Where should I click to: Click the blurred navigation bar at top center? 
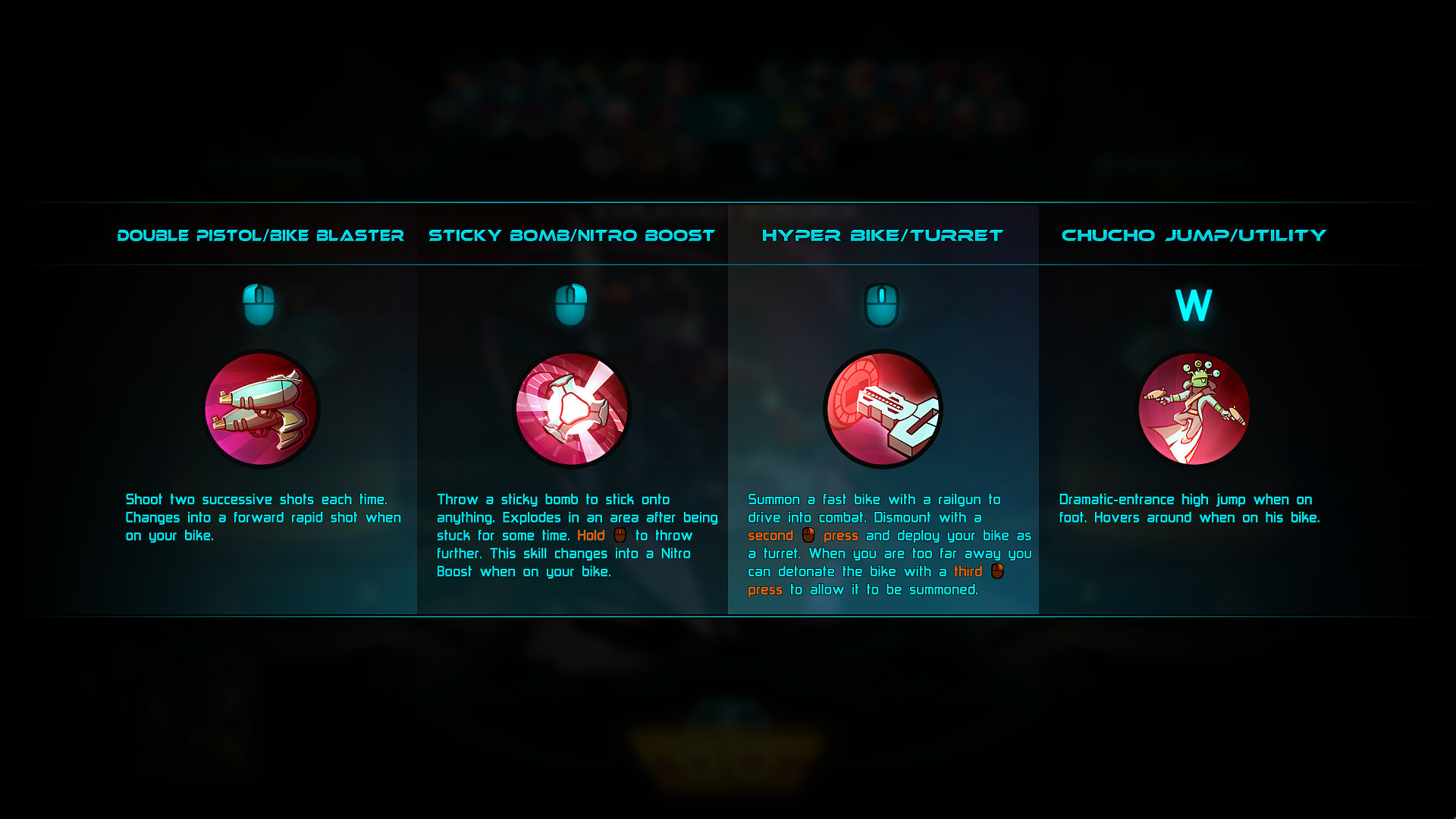pyautogui.click(x=728, y=99)
